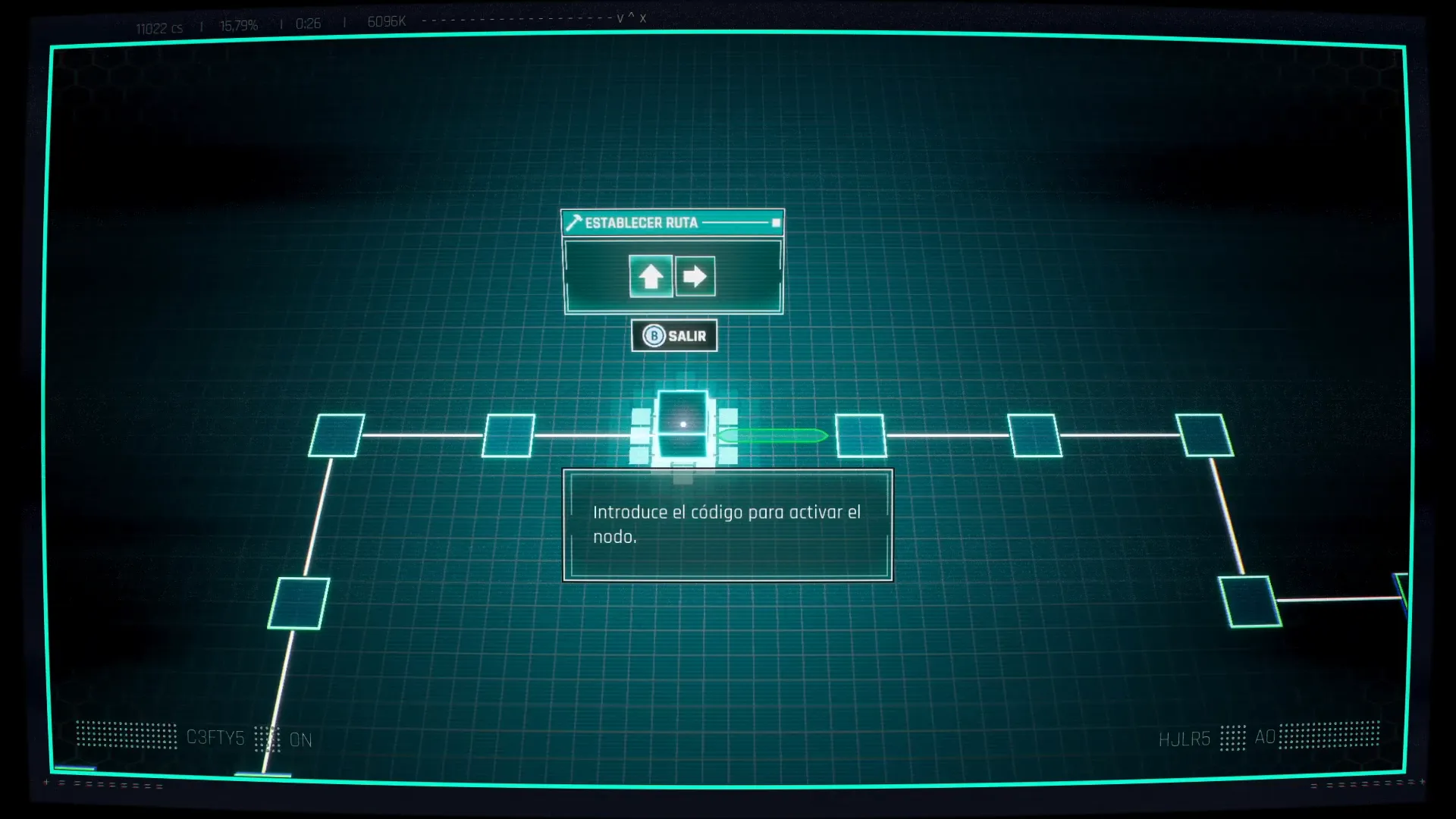Toggle the ON indicator next to C3FTY5
The image size is (1456, 819).
pyautogui.click(x=301, y=739)
